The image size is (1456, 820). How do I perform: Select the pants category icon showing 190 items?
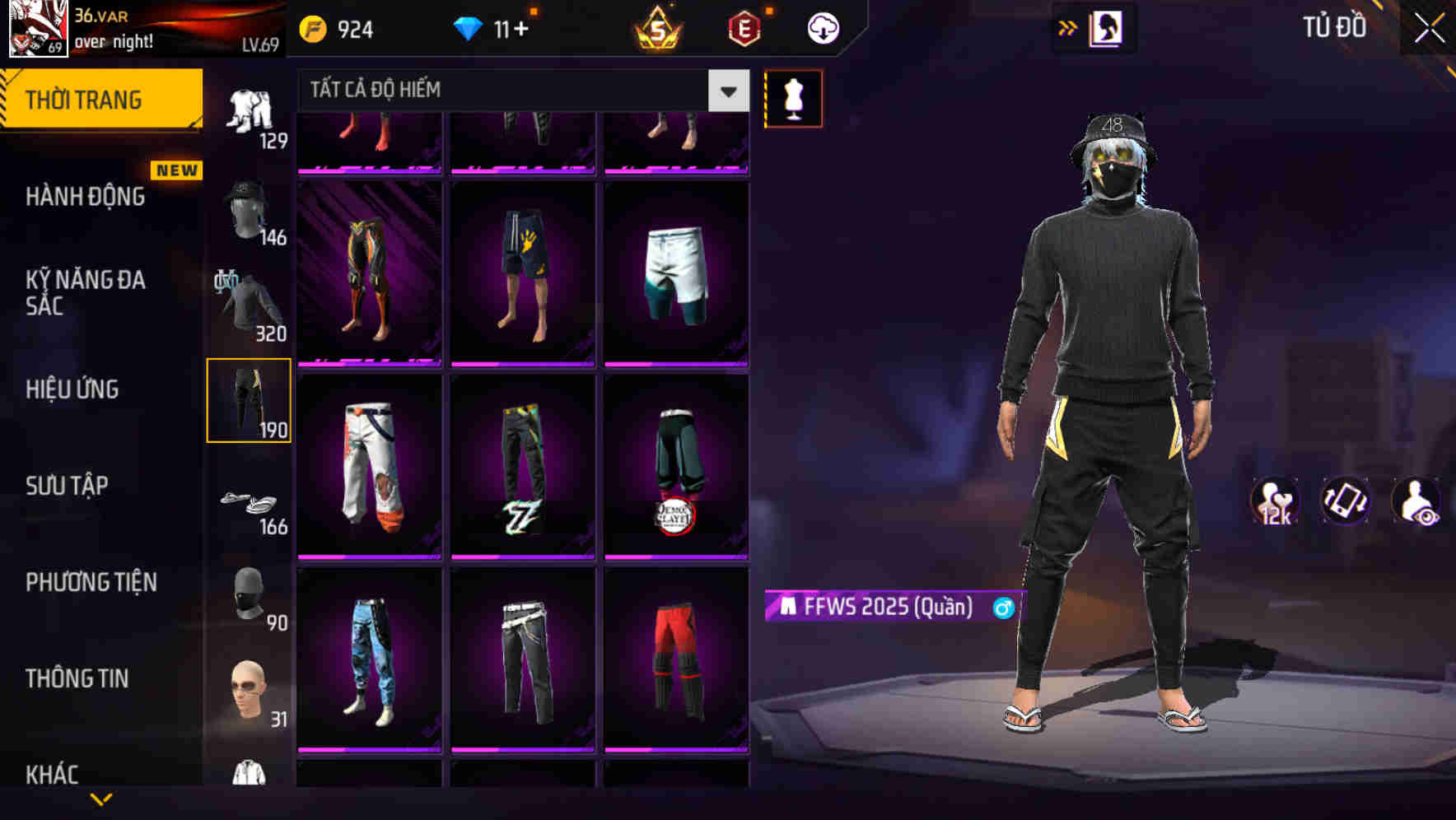point(248,398)
